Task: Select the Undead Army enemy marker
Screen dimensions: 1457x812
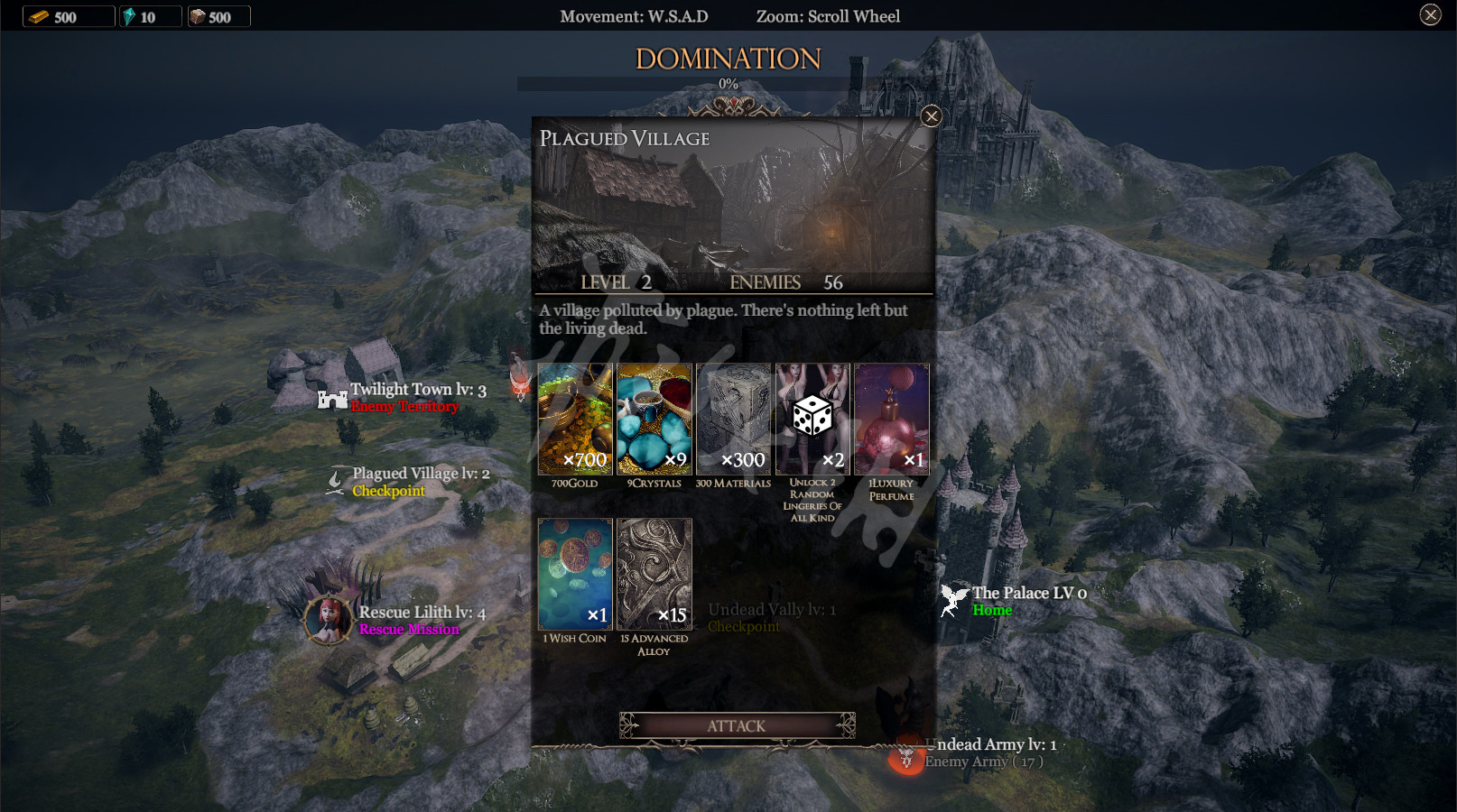Action: click(x=906, y=756)
